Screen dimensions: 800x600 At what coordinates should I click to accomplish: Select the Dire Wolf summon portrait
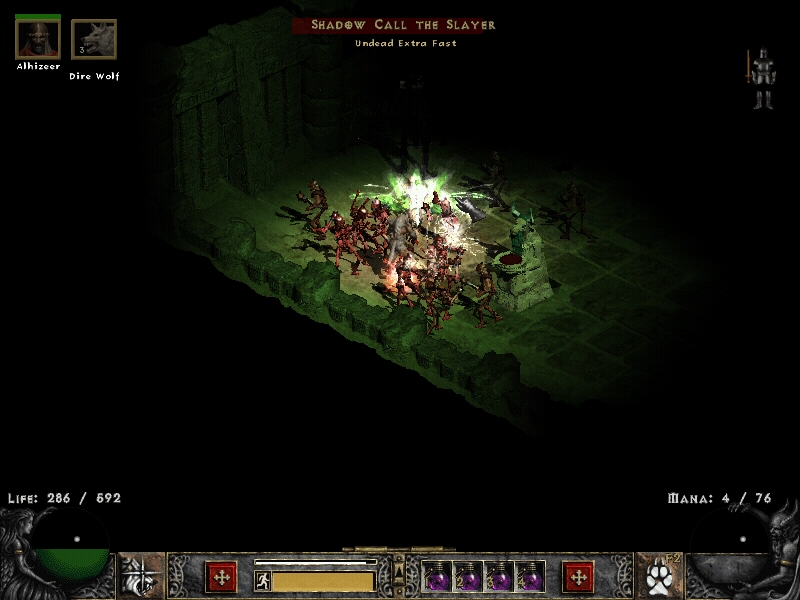(94, 40)
